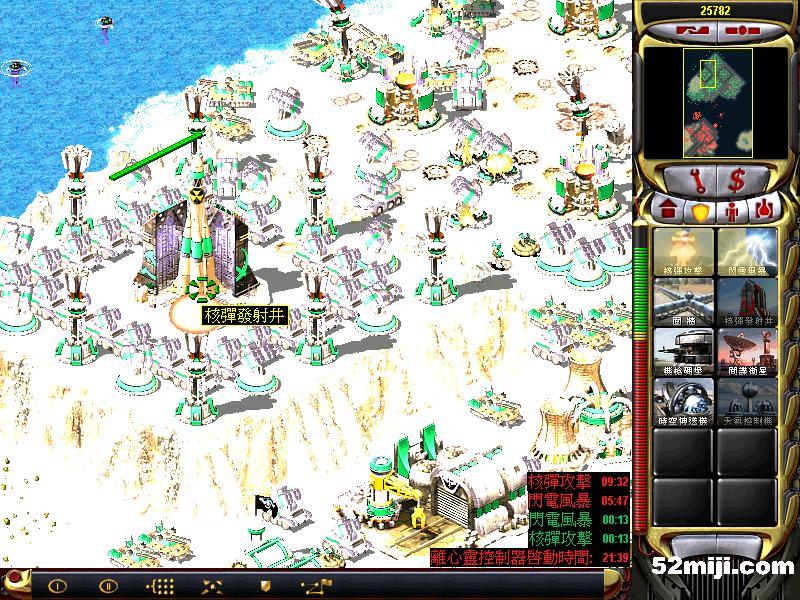Viewport: 800px width, 600px height.
Task: Select the weather control device icon
Action: click(x=745, y=398)
